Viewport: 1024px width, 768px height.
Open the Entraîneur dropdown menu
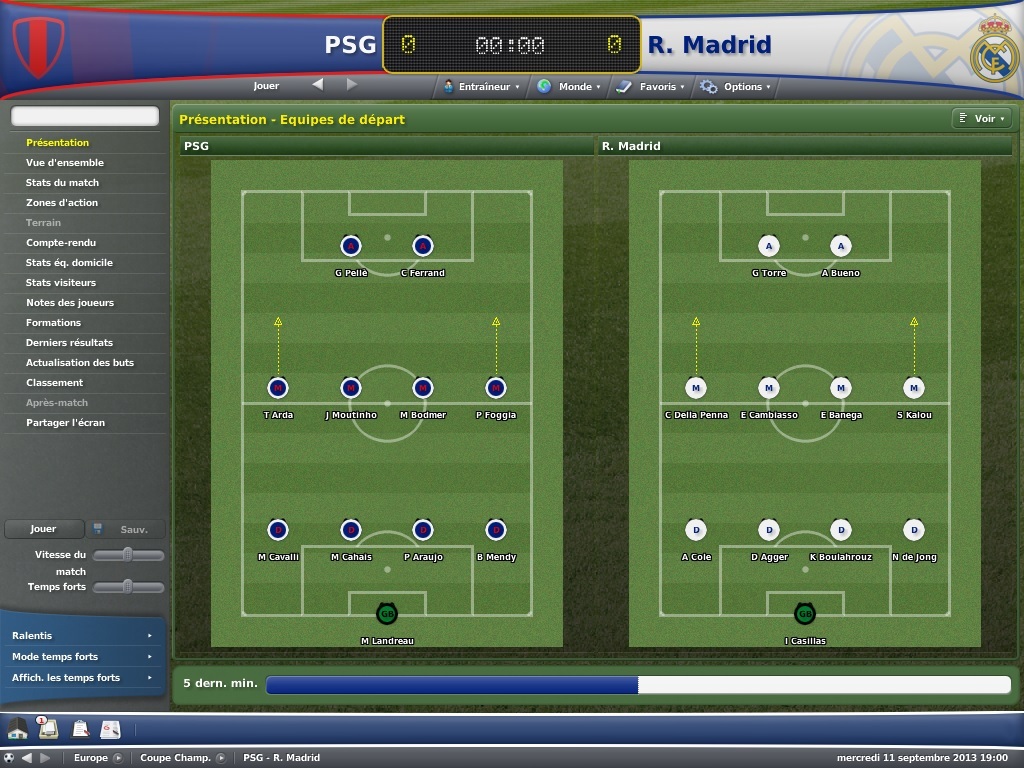[x=484, y=87]
